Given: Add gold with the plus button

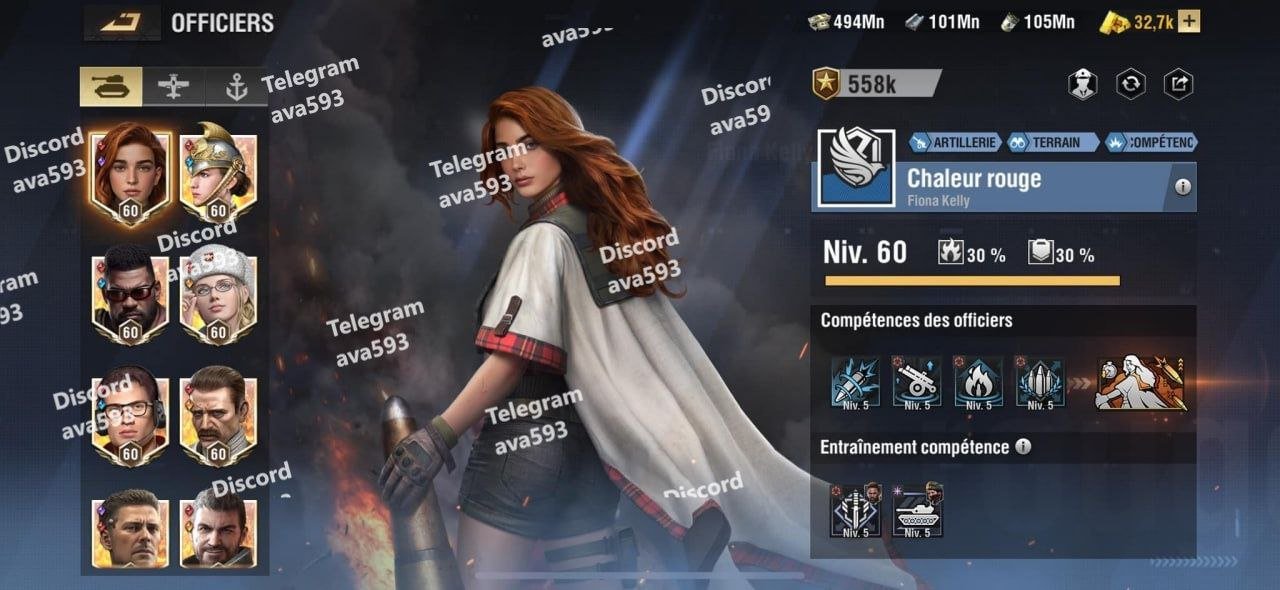Looking at the screenshot, I should click(x=1190, y=22).
